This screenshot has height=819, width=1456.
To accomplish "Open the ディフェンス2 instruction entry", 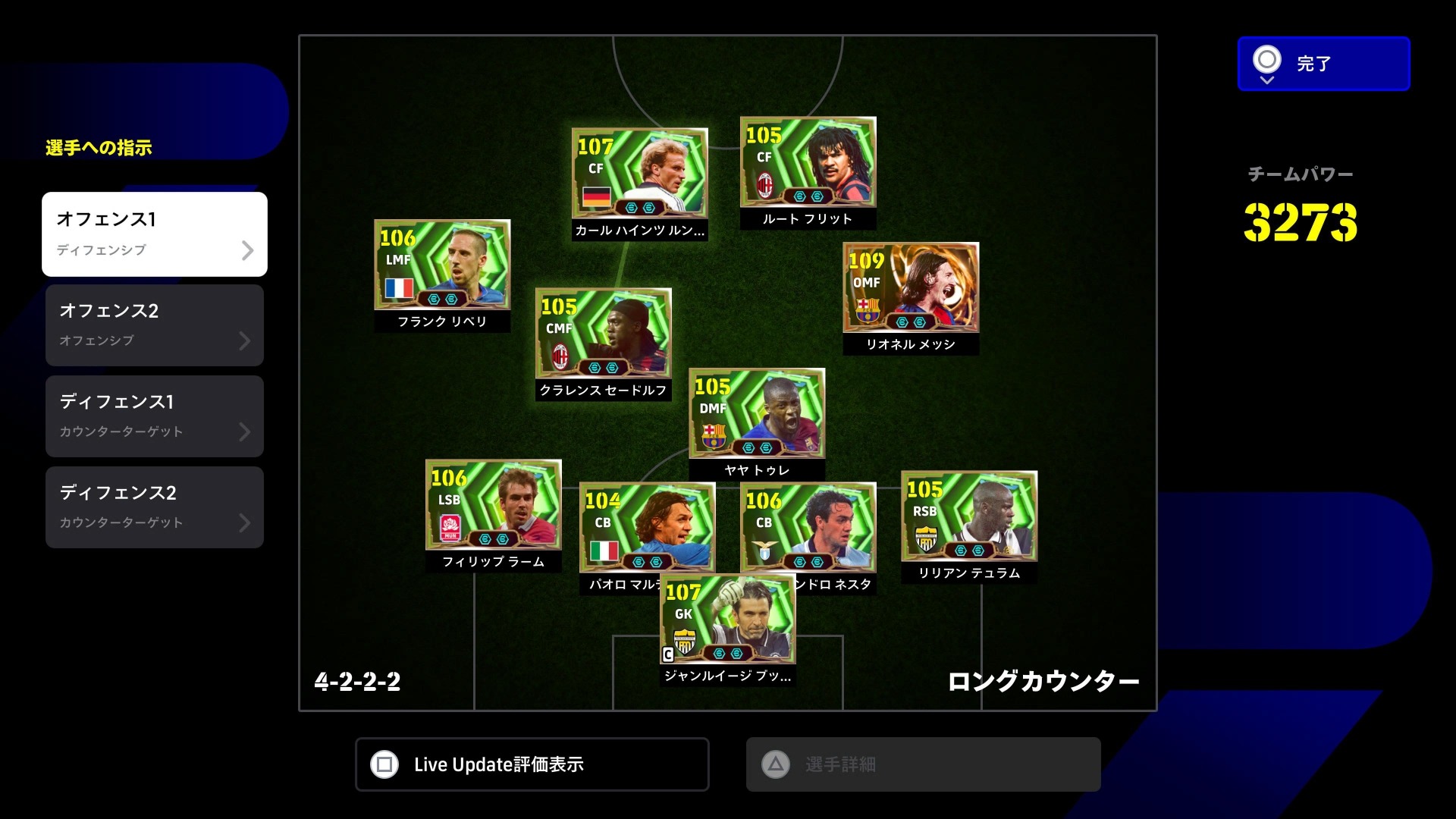I will point(155,507).
